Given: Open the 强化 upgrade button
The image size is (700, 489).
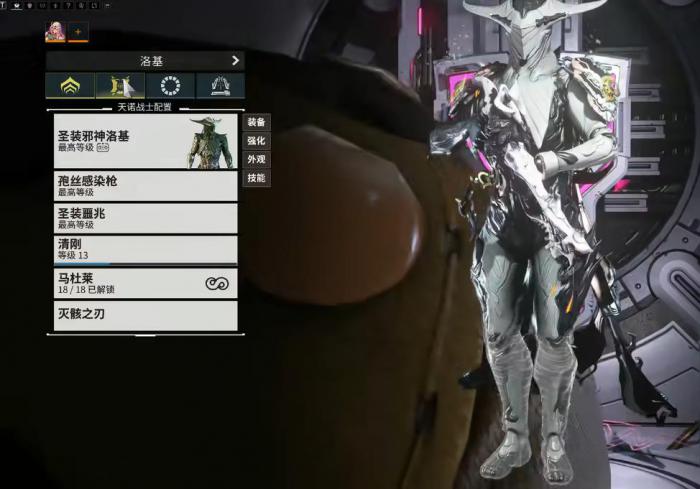Looking at the screenshot, I should coord(256,141).
